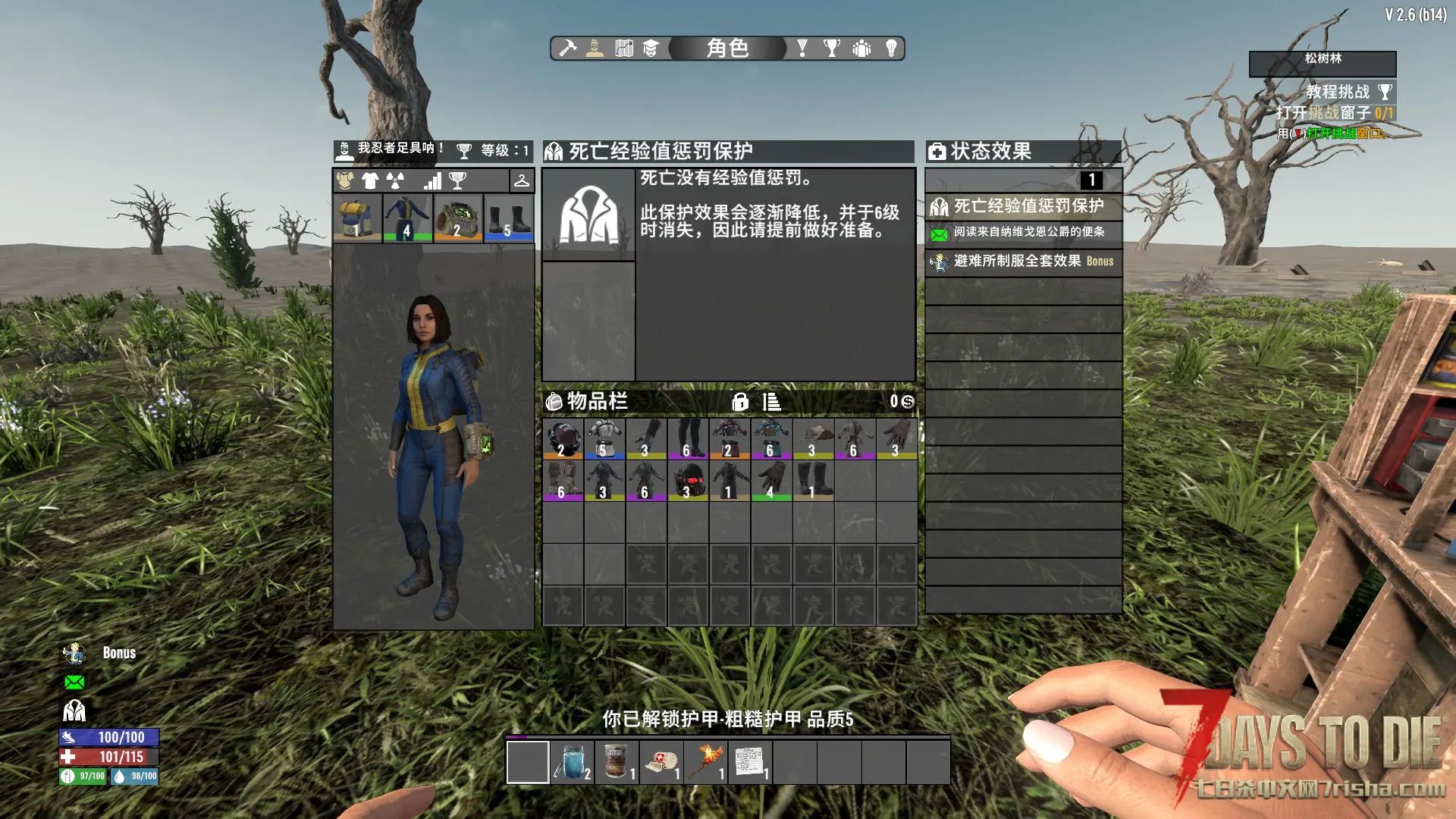Switch to the map tab

623,49
